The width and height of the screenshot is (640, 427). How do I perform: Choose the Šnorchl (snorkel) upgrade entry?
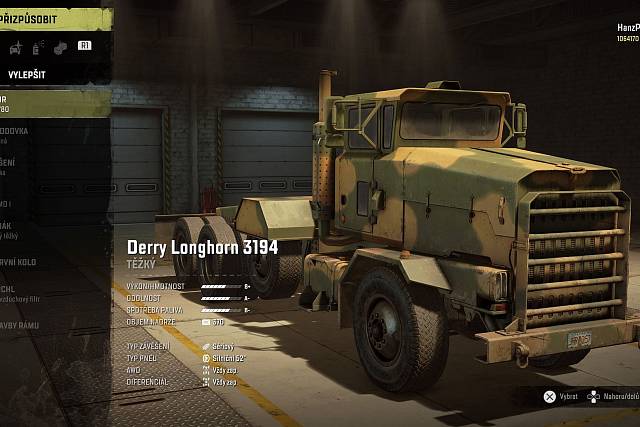click(x=40, y=295)
